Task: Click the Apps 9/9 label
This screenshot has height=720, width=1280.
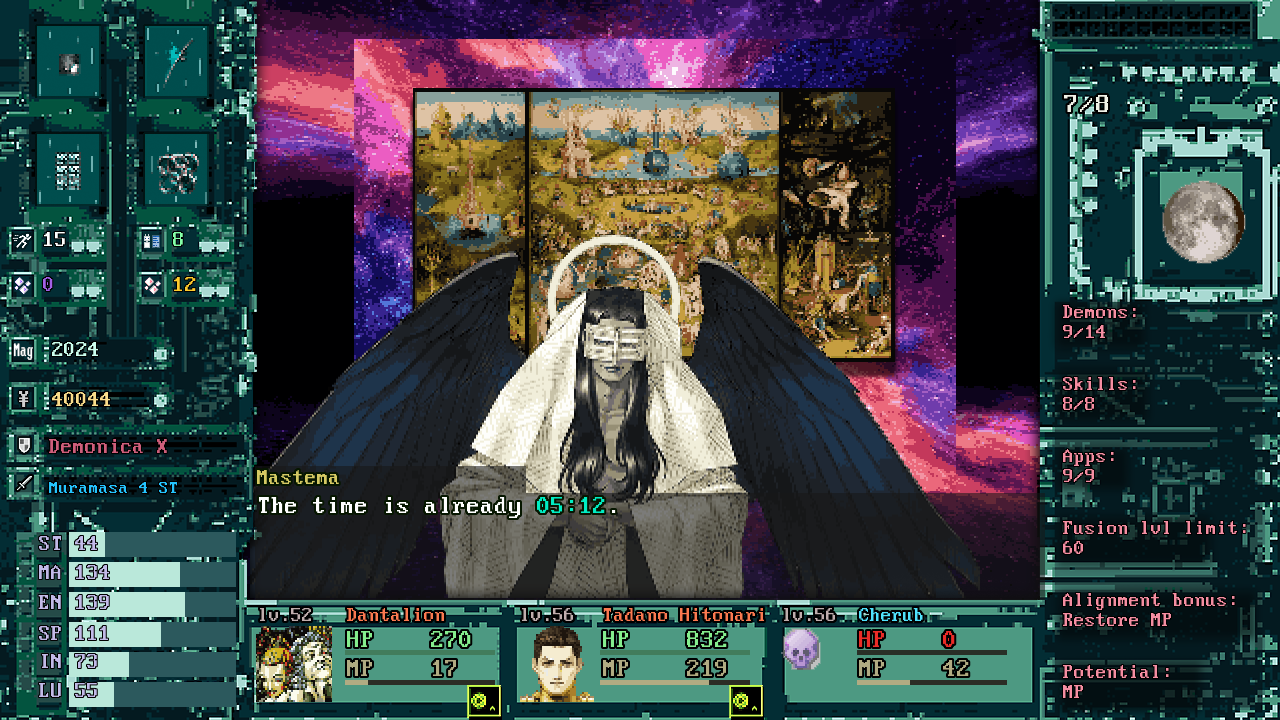Action: click(x=1083, y=465)
